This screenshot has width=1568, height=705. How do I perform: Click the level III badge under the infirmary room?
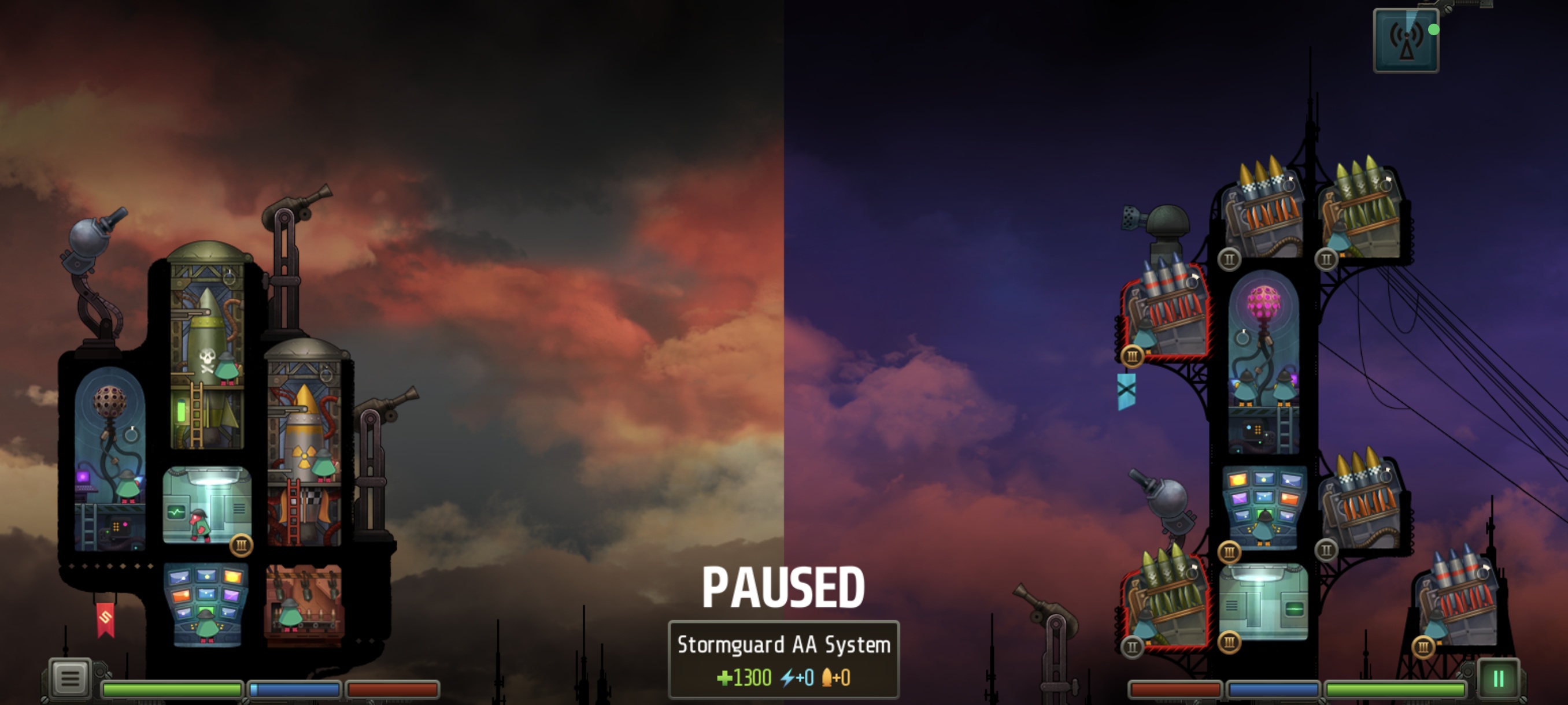coord(242,546)
